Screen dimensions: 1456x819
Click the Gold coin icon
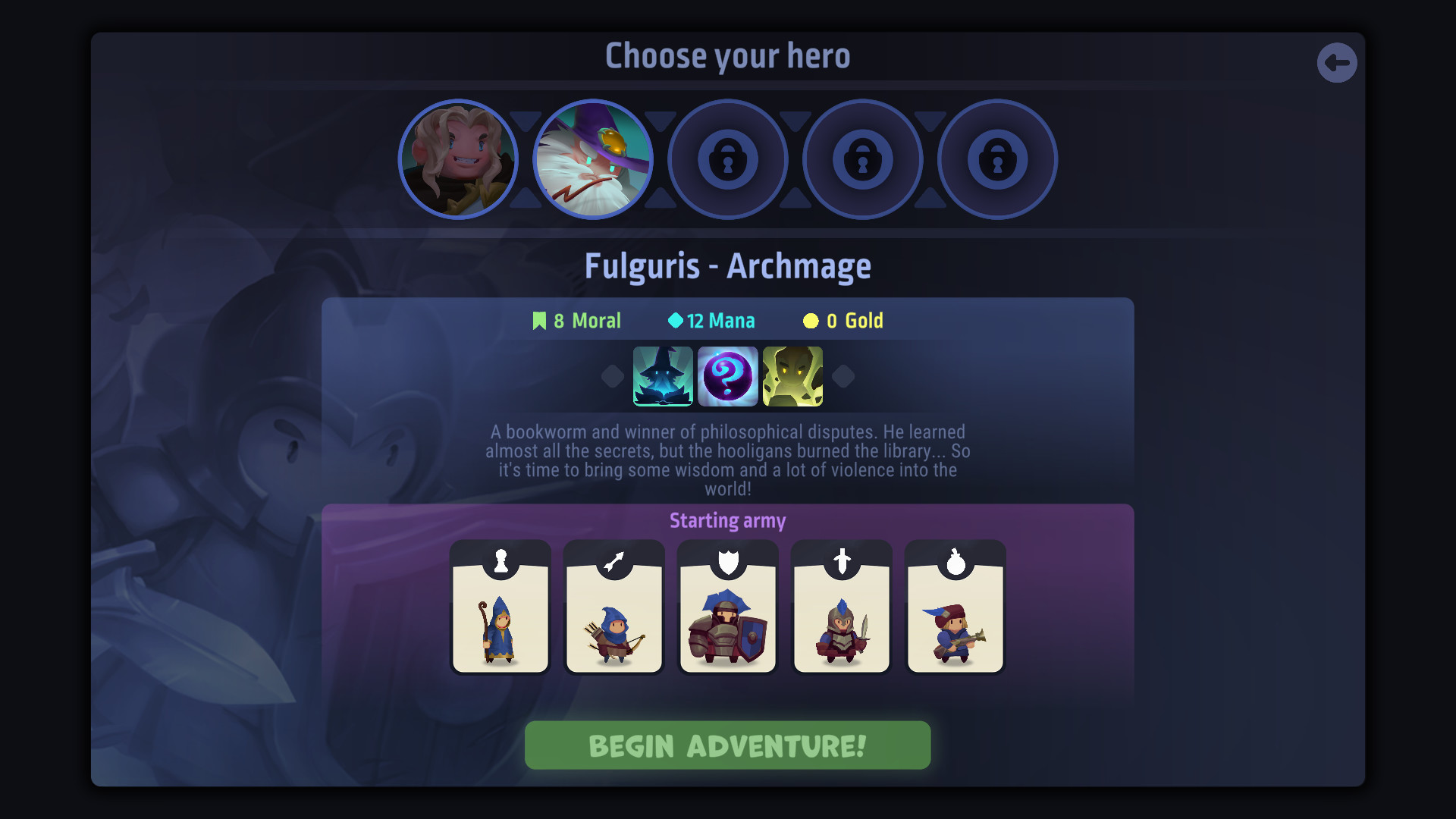pos(811,320)
